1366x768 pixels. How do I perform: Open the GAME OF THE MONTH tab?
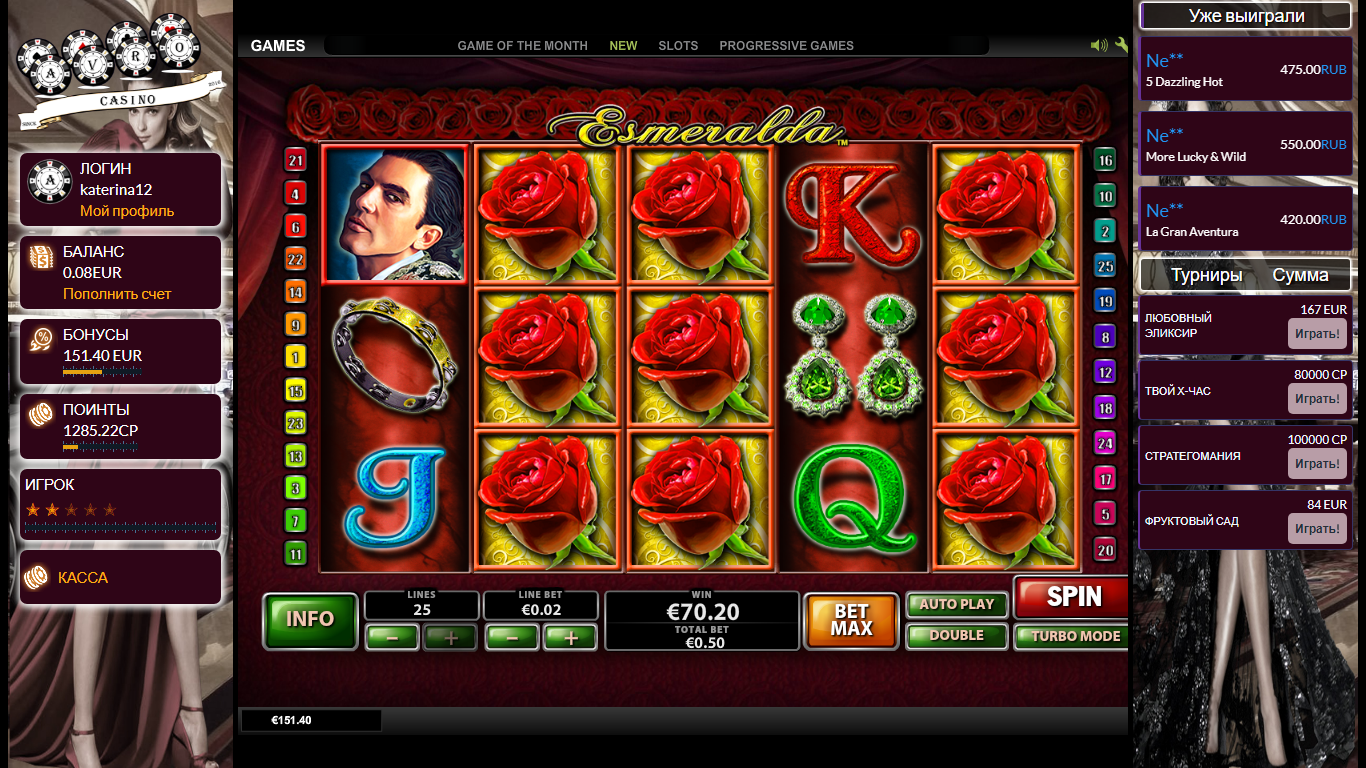click(522, 46)
